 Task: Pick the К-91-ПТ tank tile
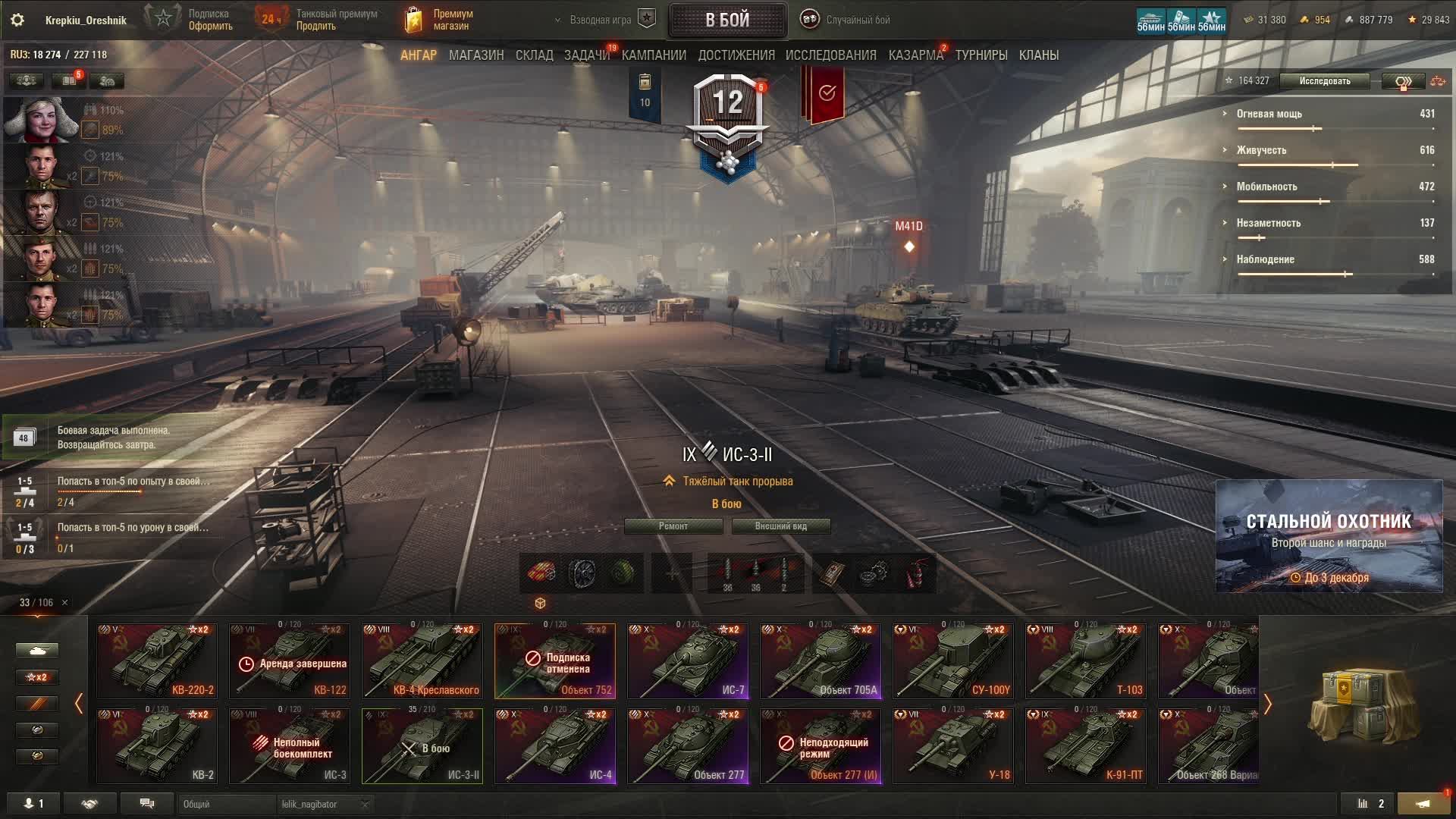[x=1086, y=745]
